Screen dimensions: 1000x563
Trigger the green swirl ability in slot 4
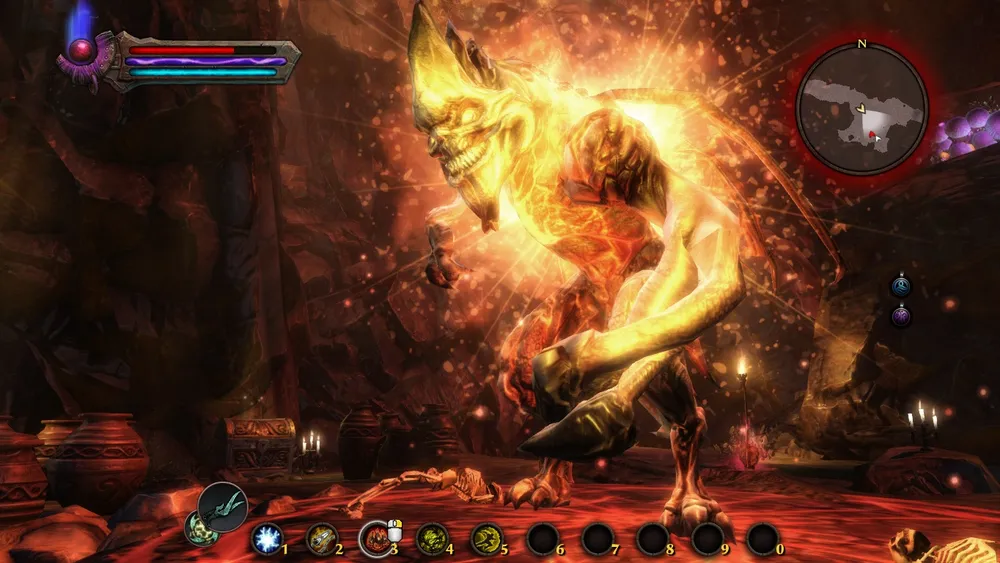(x=431, y=538)
